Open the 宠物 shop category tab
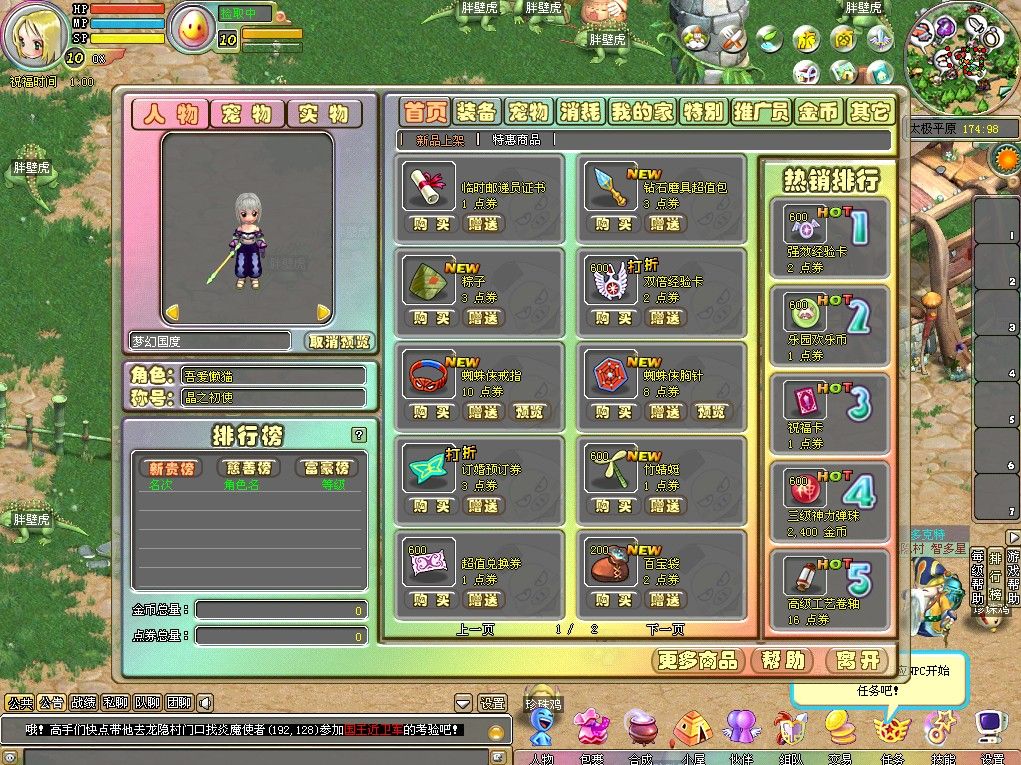The image size is (1021, 765). coord(528,112)
